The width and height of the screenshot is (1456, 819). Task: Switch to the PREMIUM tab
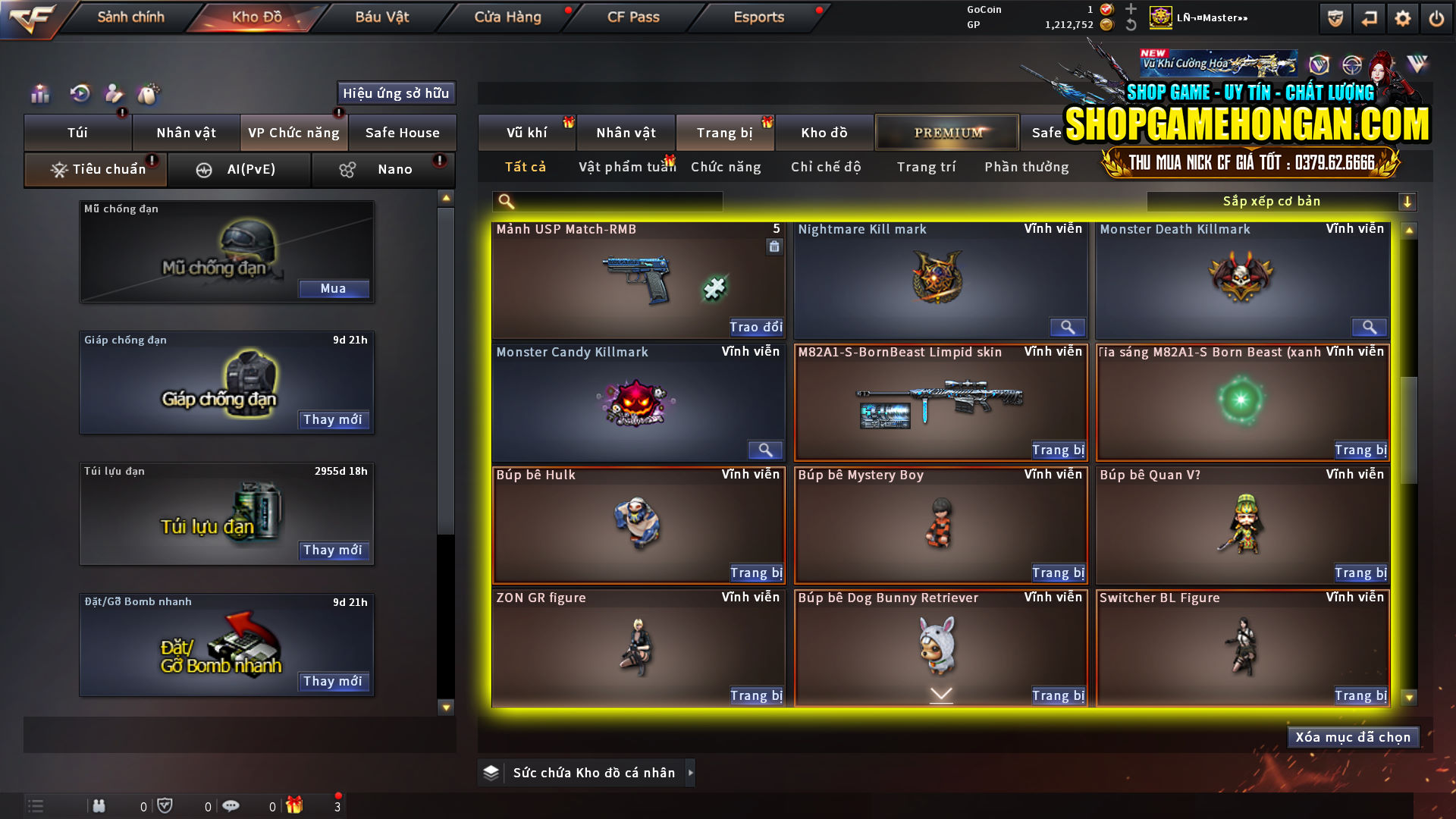947,132
